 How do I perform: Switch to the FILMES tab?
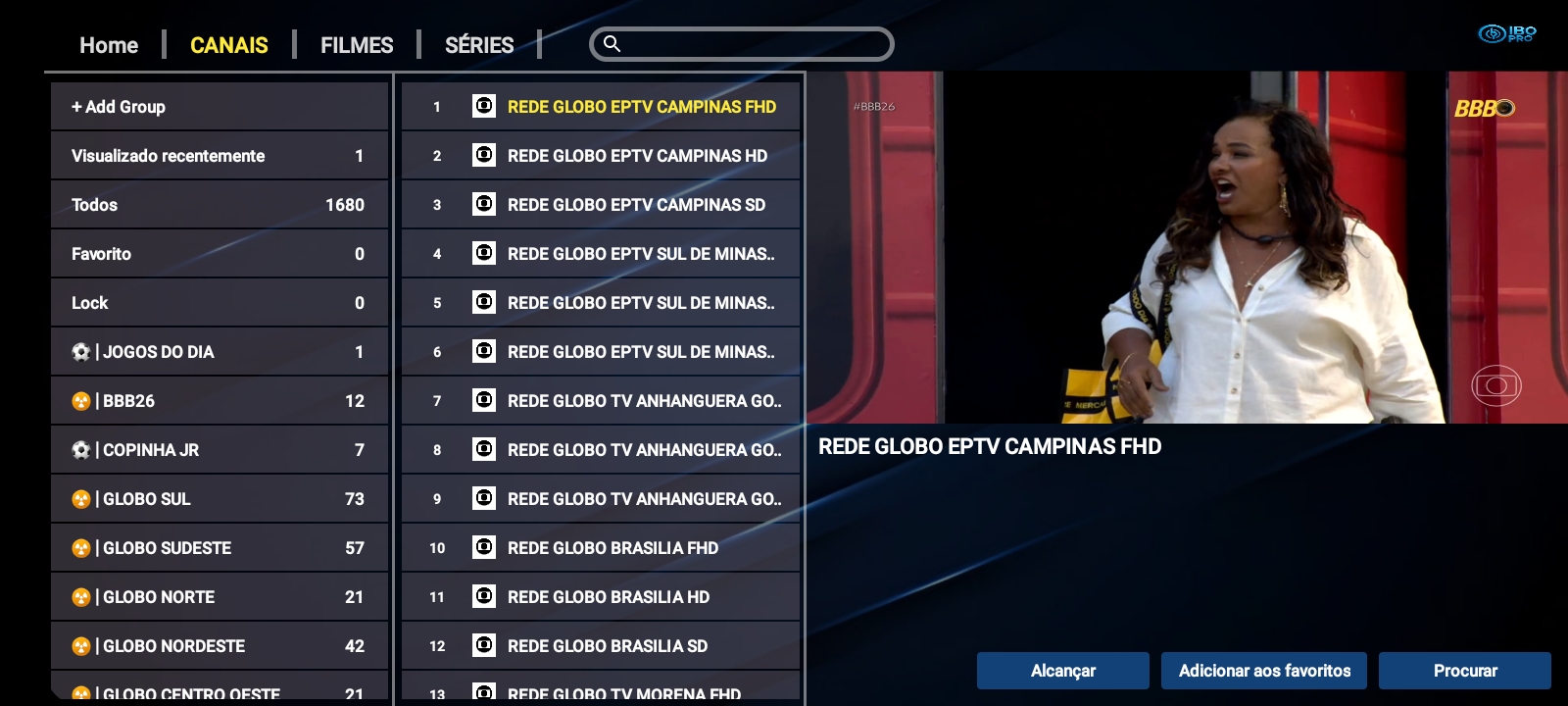point(356,45)
